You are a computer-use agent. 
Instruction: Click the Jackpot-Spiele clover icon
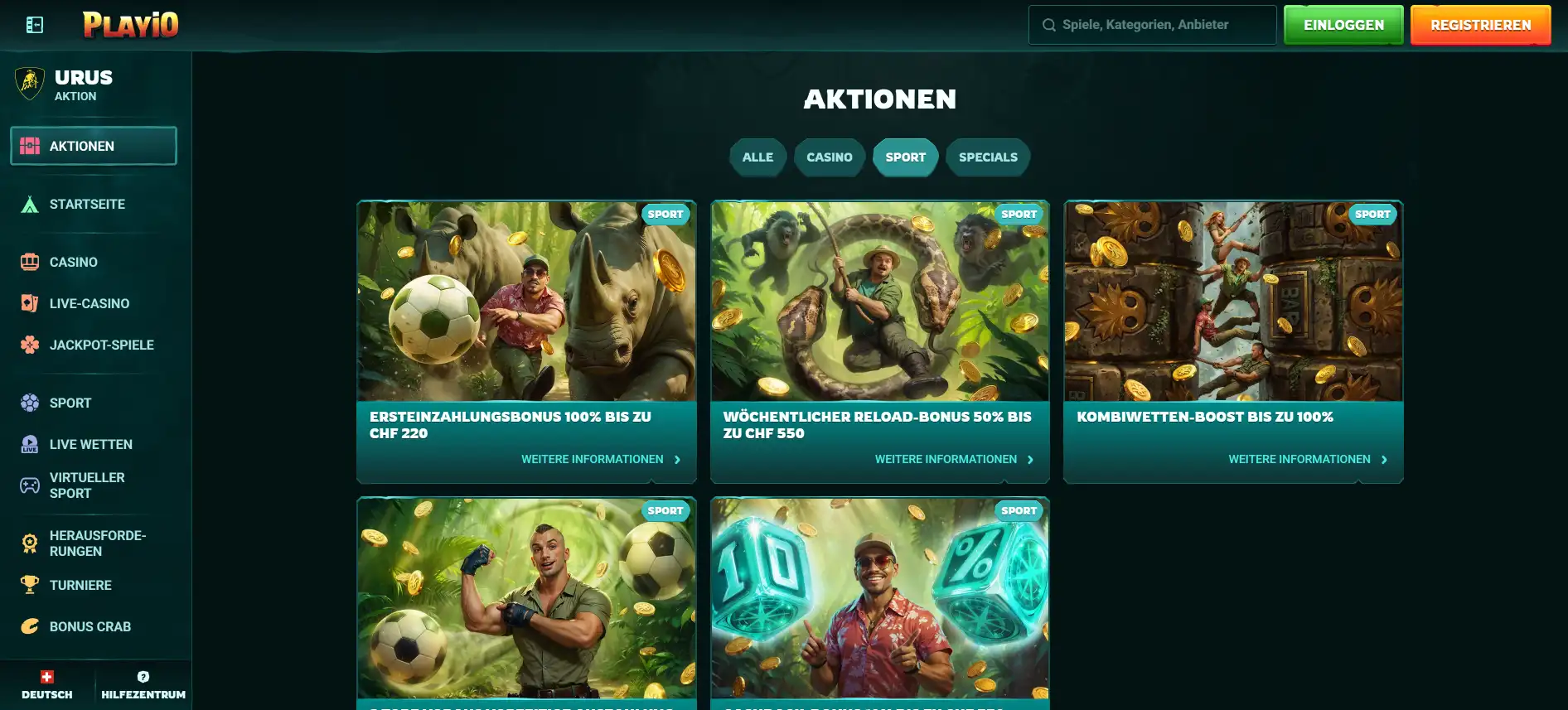pos(30,345)
